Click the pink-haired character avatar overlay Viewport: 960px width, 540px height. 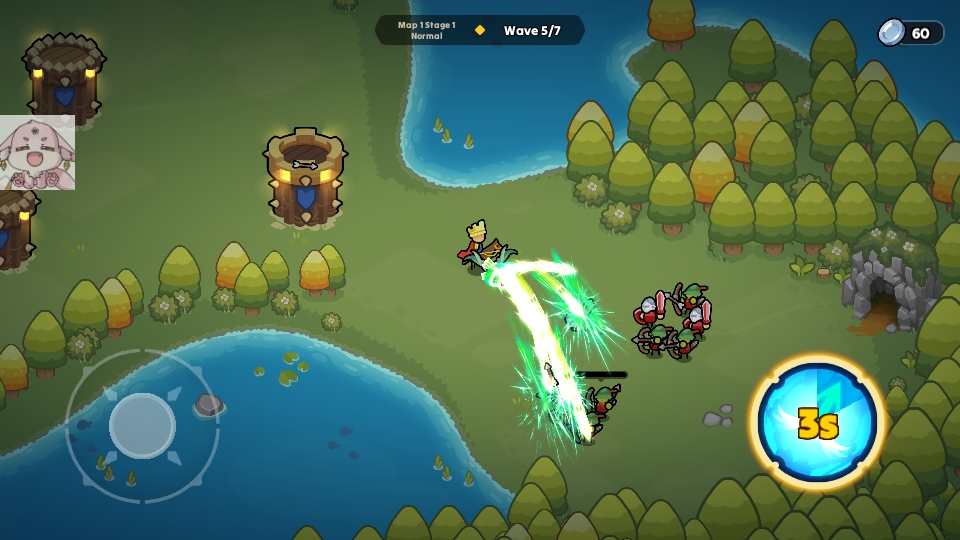tap(37, 153)
